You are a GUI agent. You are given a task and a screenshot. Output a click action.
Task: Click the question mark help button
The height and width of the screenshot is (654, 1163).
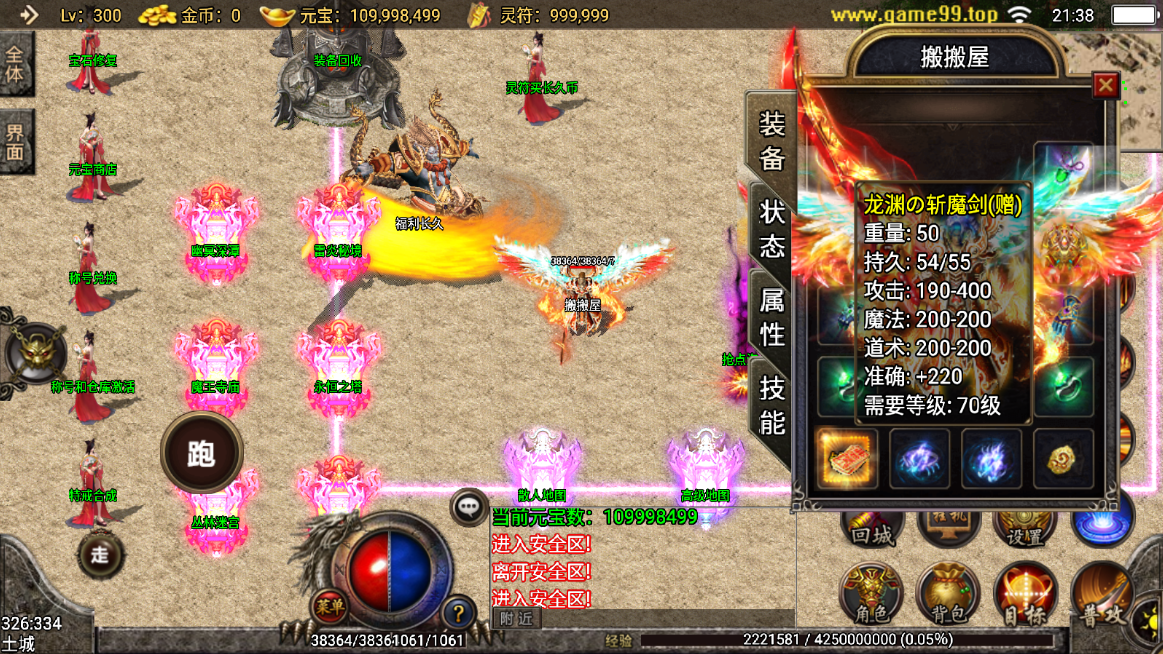coord(458,611)
